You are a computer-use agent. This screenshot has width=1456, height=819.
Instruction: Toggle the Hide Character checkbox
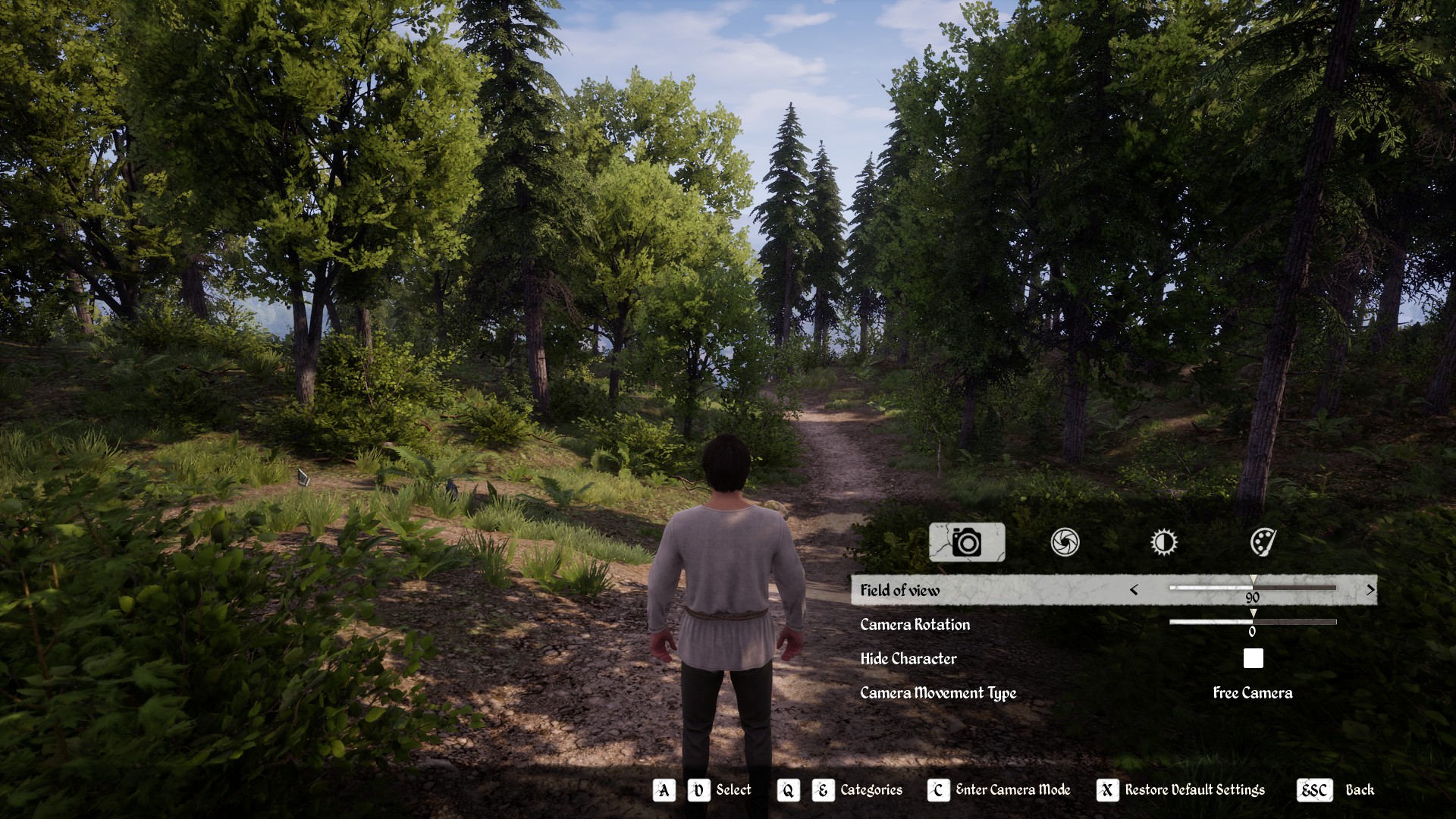1253,658
